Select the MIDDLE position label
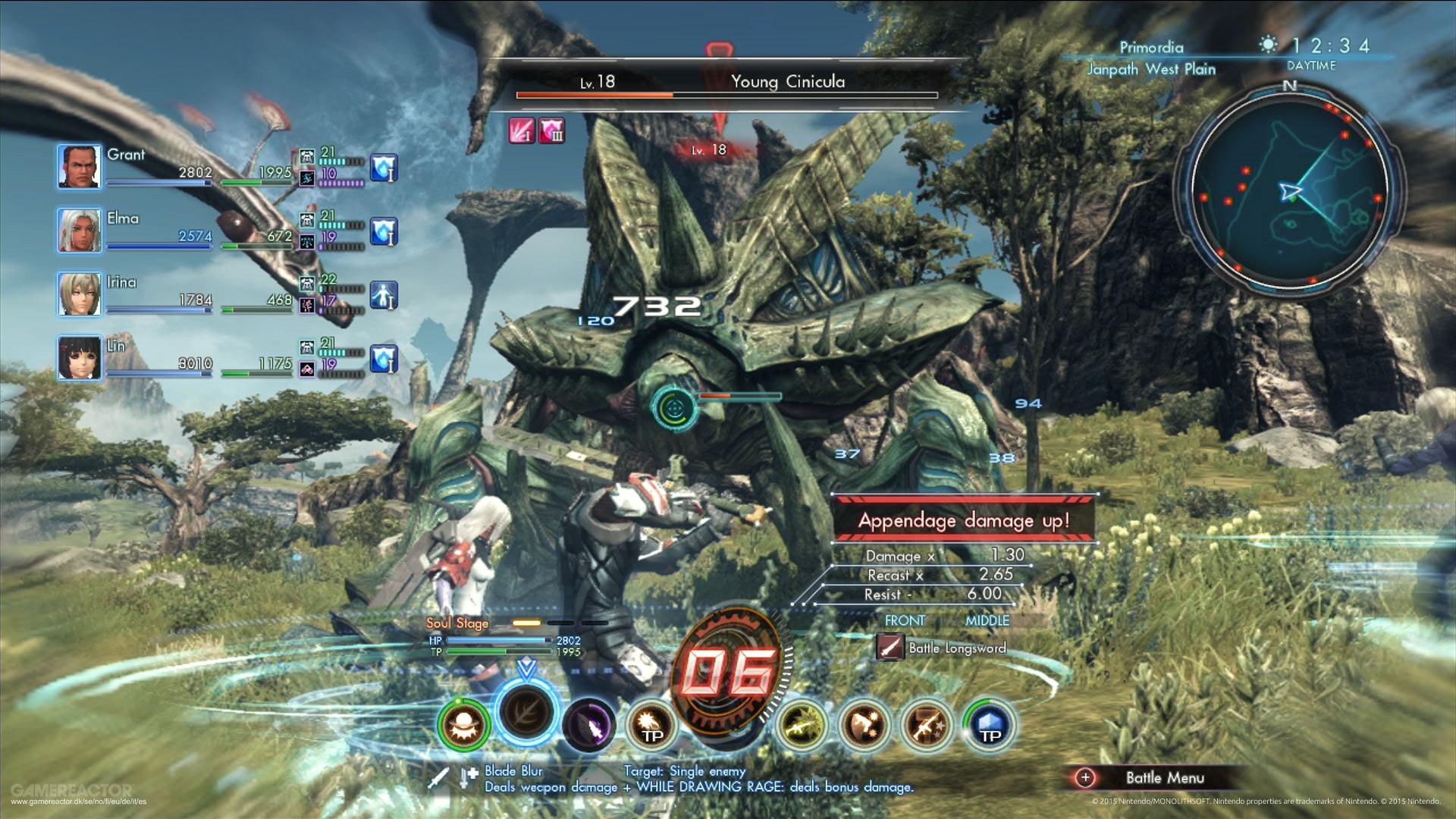 [986, 620]
